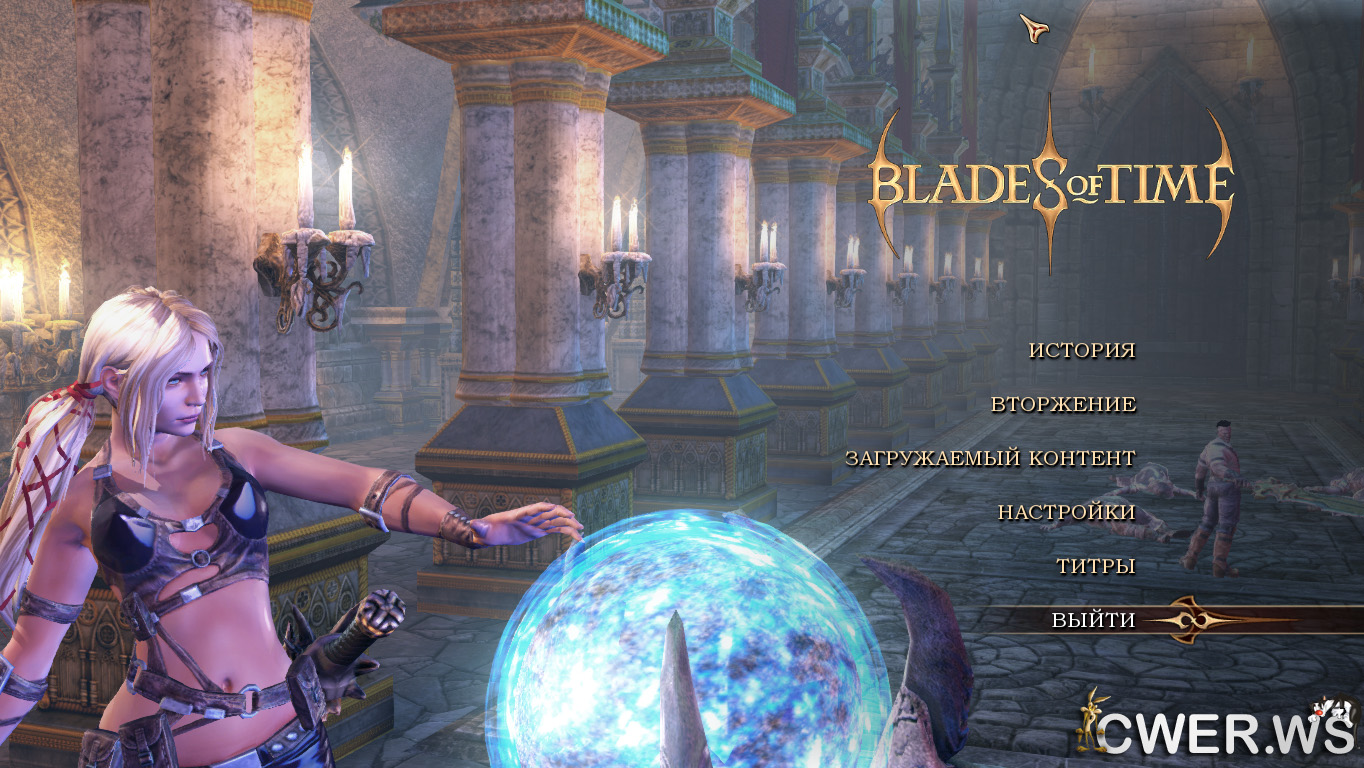
Task: Open the Настройки settings menu
Action: (x=1066, y=512)
